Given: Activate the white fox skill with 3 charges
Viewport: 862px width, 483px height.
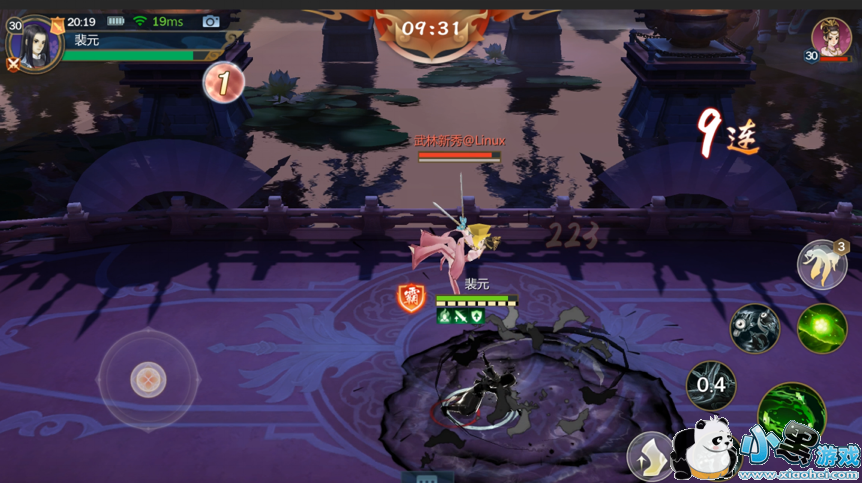Looking at the screenshot, I should (821, 265).
